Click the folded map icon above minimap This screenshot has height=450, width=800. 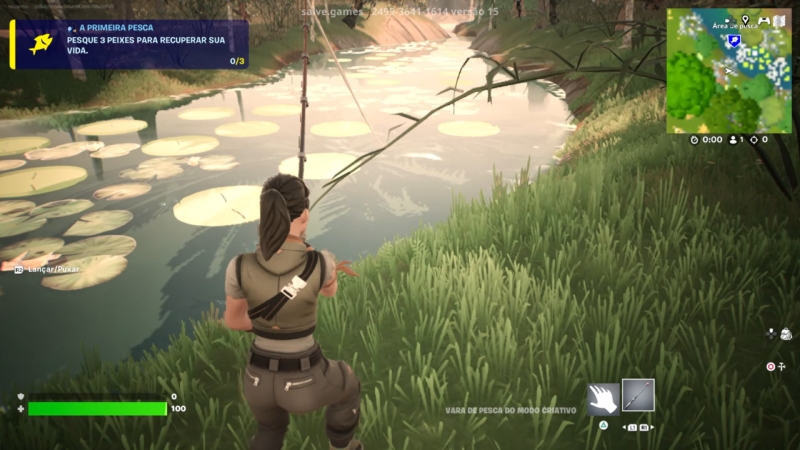(x=781, y=20)
